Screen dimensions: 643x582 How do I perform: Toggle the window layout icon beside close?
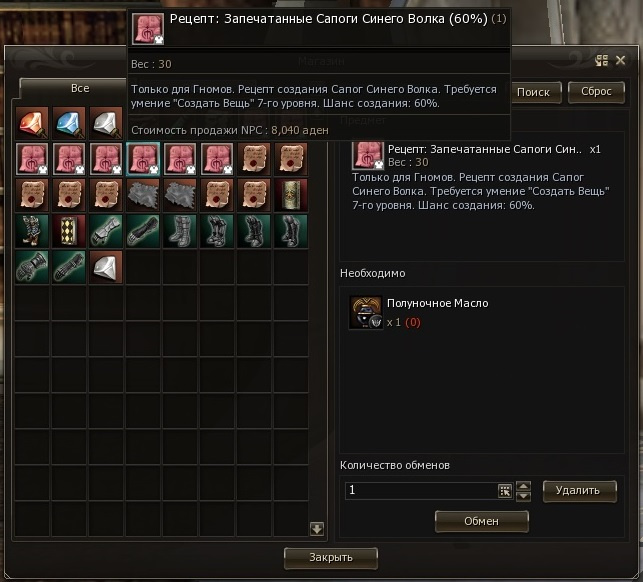coord(602,61)
